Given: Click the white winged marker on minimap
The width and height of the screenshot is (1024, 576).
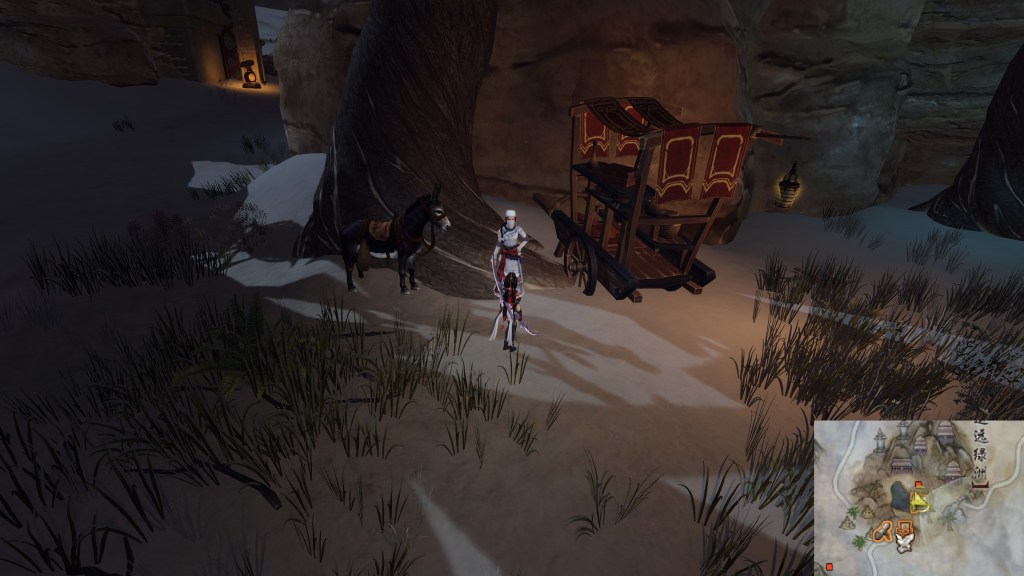Looking at the screenshot, I should coord(904,545).
